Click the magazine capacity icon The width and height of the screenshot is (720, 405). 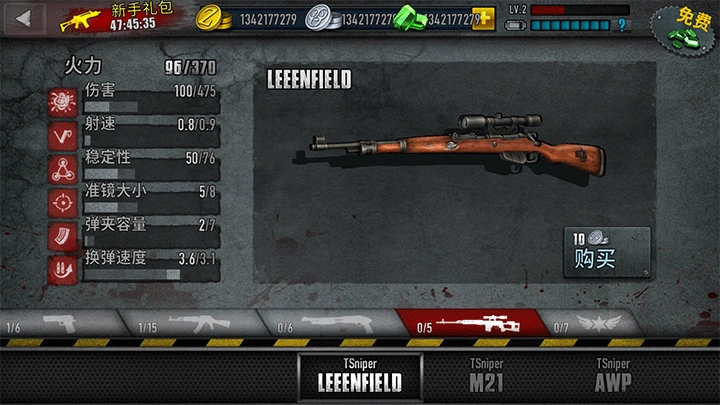63,235
